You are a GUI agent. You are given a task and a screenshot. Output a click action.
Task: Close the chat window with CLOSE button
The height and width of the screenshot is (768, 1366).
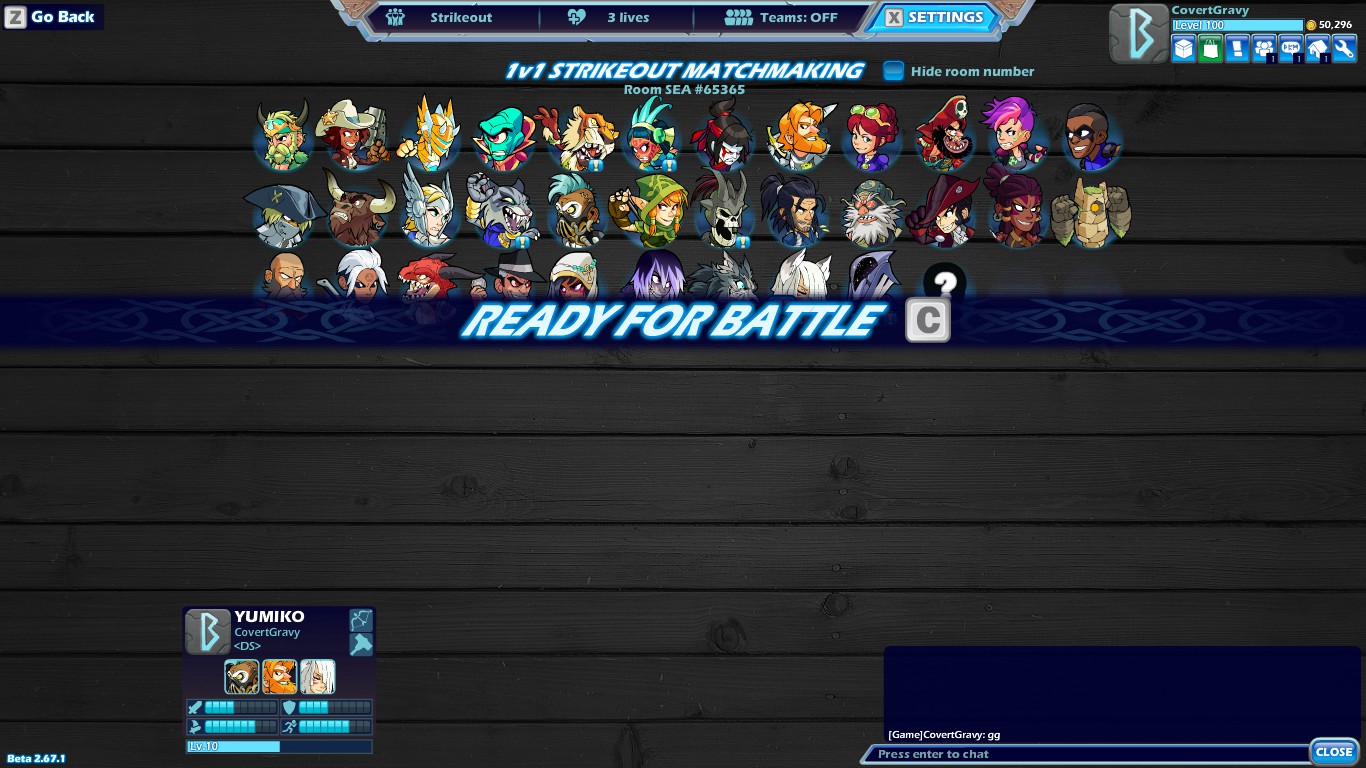(x=1334, y=751)
